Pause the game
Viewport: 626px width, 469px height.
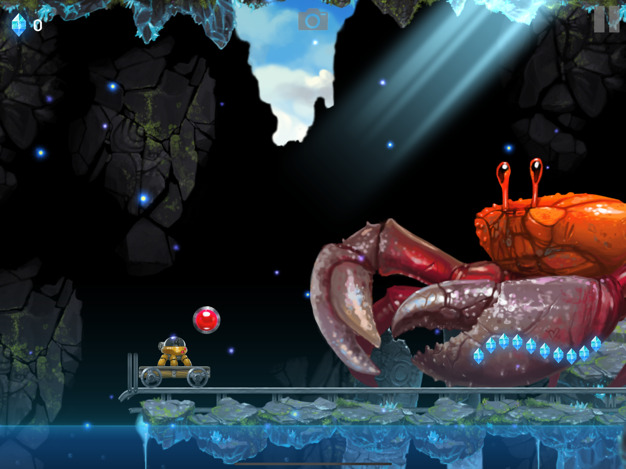[x=605, y=20]
